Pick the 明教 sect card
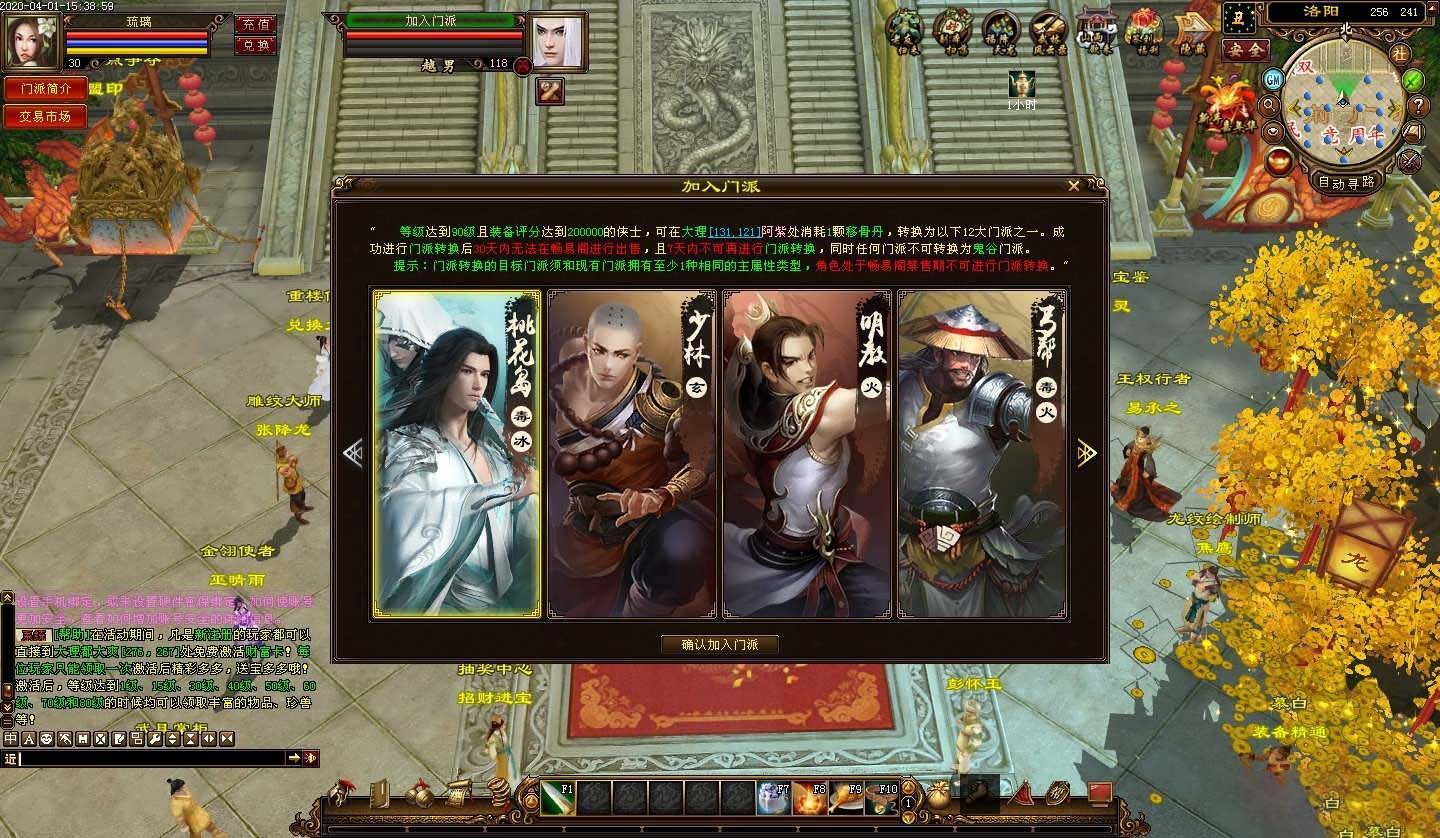This screenshot has width=1440, height=838. coord(806,454)
